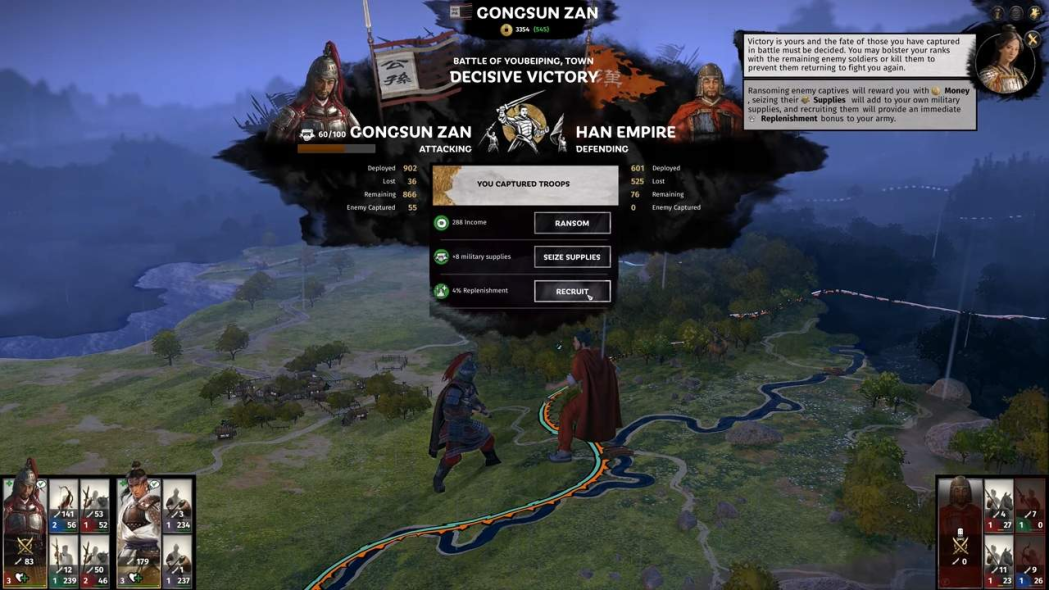Viewport: 1050px width, 590px height.
Task: Select the enemy cavalry card showing 23
Action: pos(998,562)
